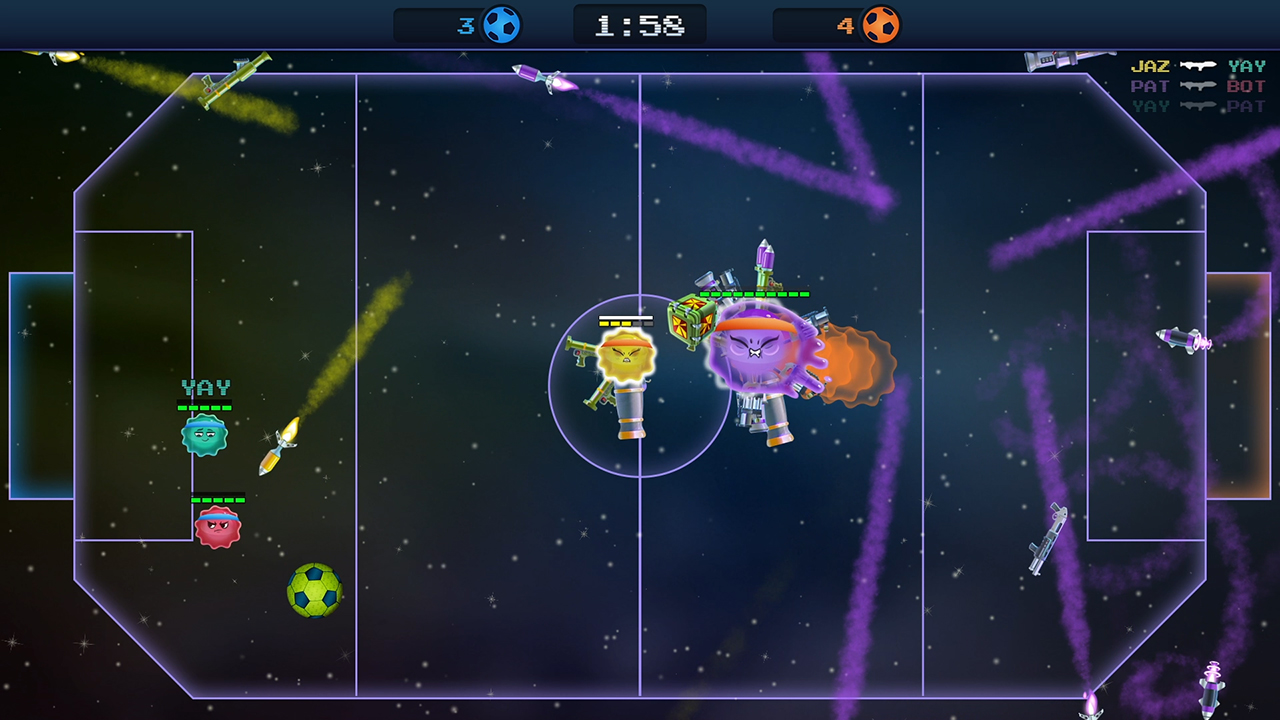Click the orange team soccer ball icon
This screenshot has height=720, width=1280.
point(880,24)
